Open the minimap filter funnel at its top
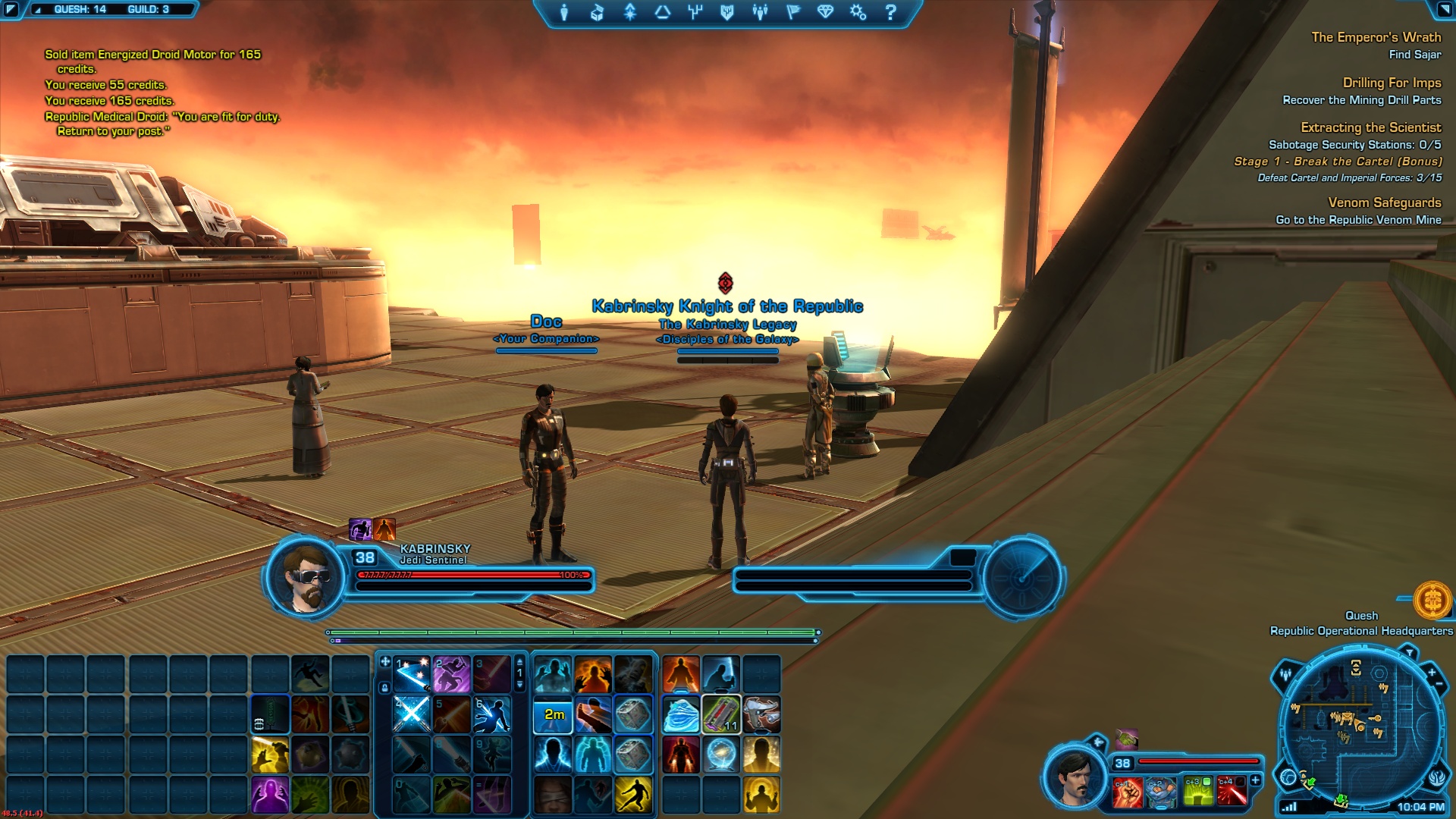This screenshot has height=819, width=1456. click(1410, 652)
